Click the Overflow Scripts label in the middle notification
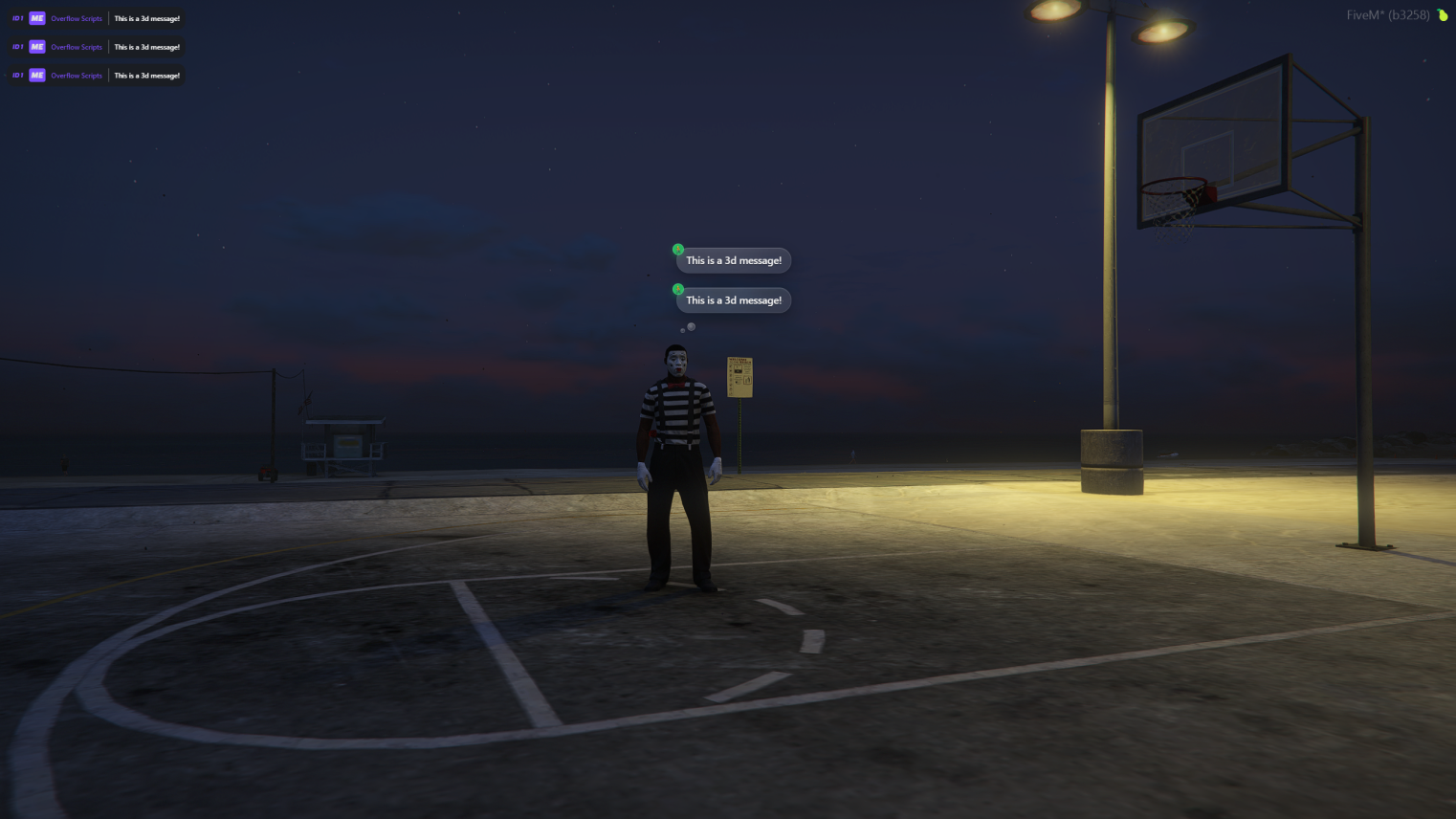 tap(75, 46)
